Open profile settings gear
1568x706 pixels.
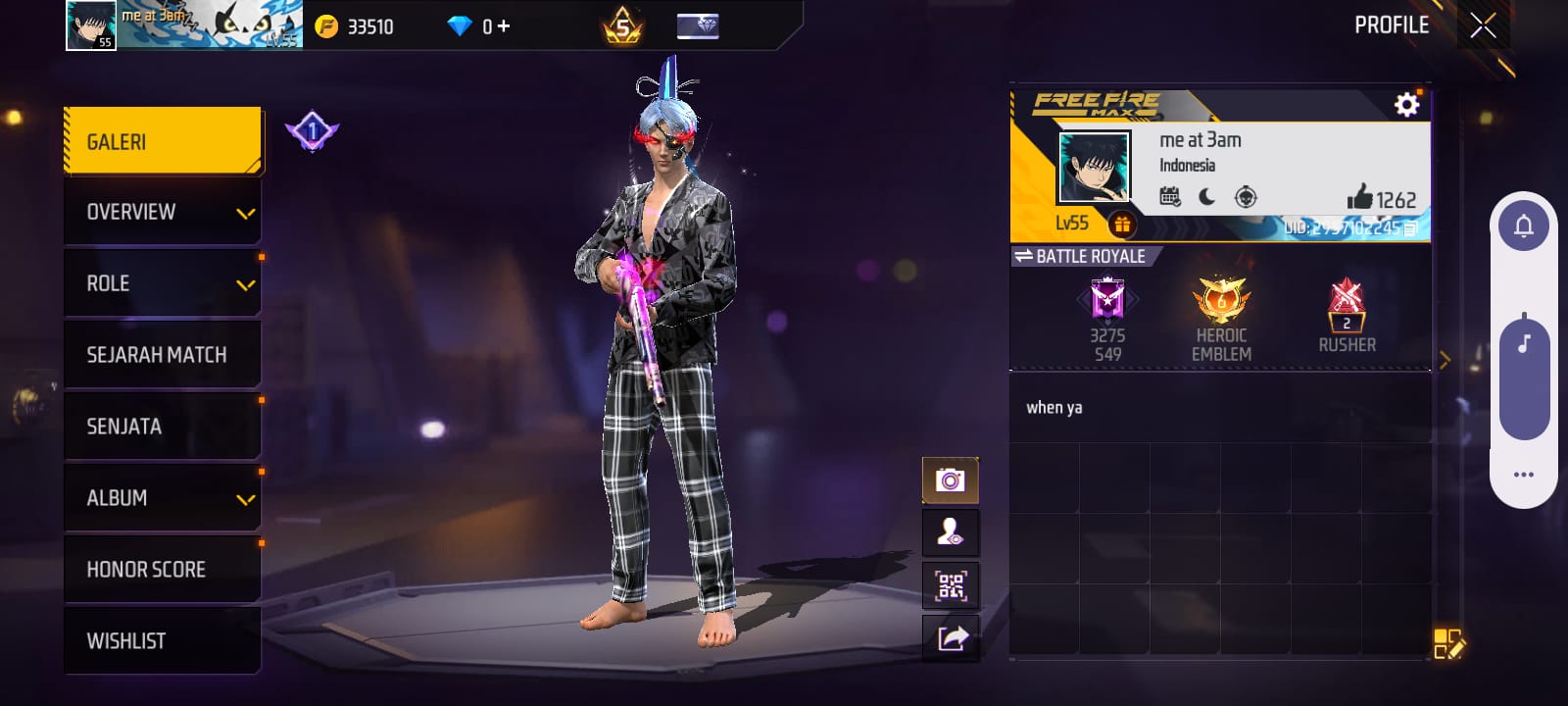1406,105
